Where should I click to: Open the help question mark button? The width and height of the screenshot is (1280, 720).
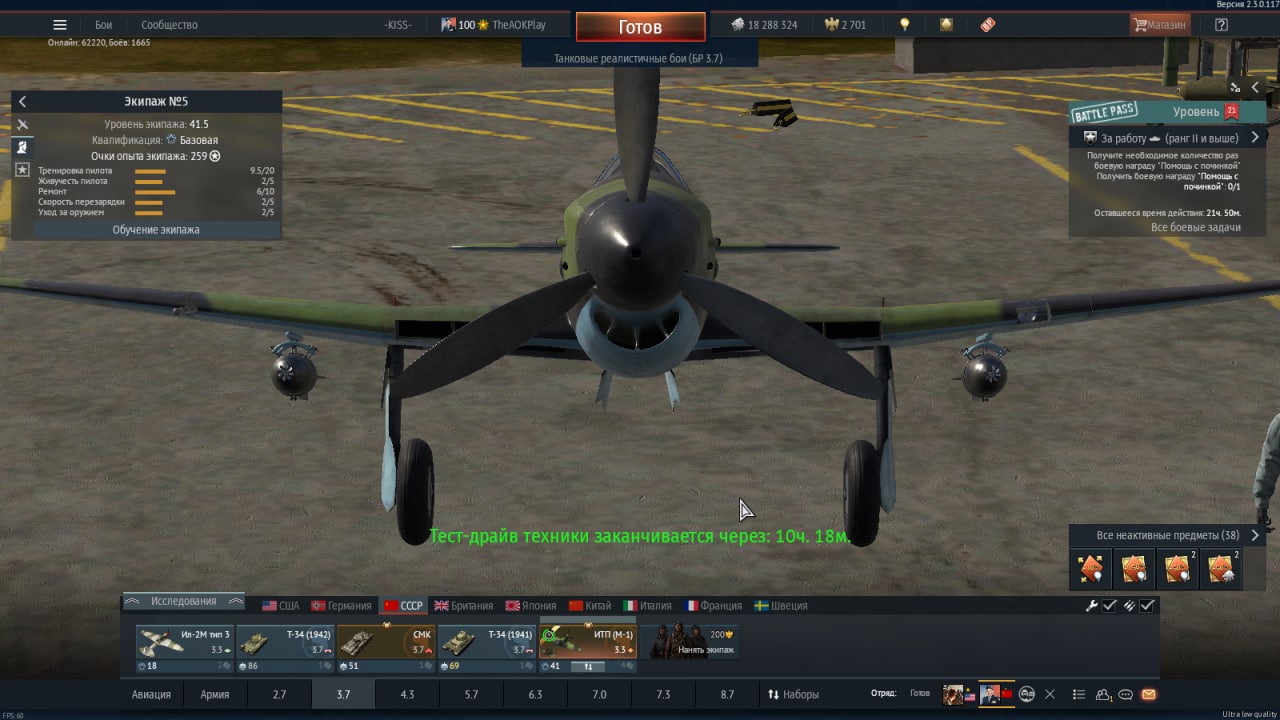pos(1221,25)
